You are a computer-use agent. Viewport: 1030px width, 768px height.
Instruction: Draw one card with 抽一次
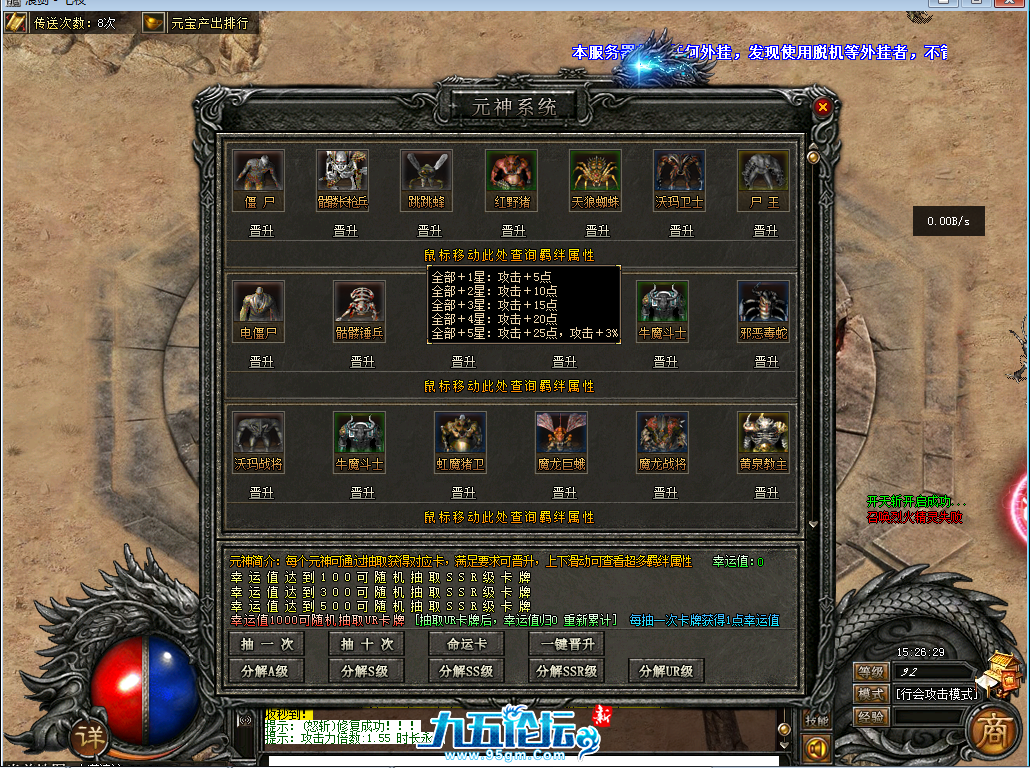pos(267,645)
